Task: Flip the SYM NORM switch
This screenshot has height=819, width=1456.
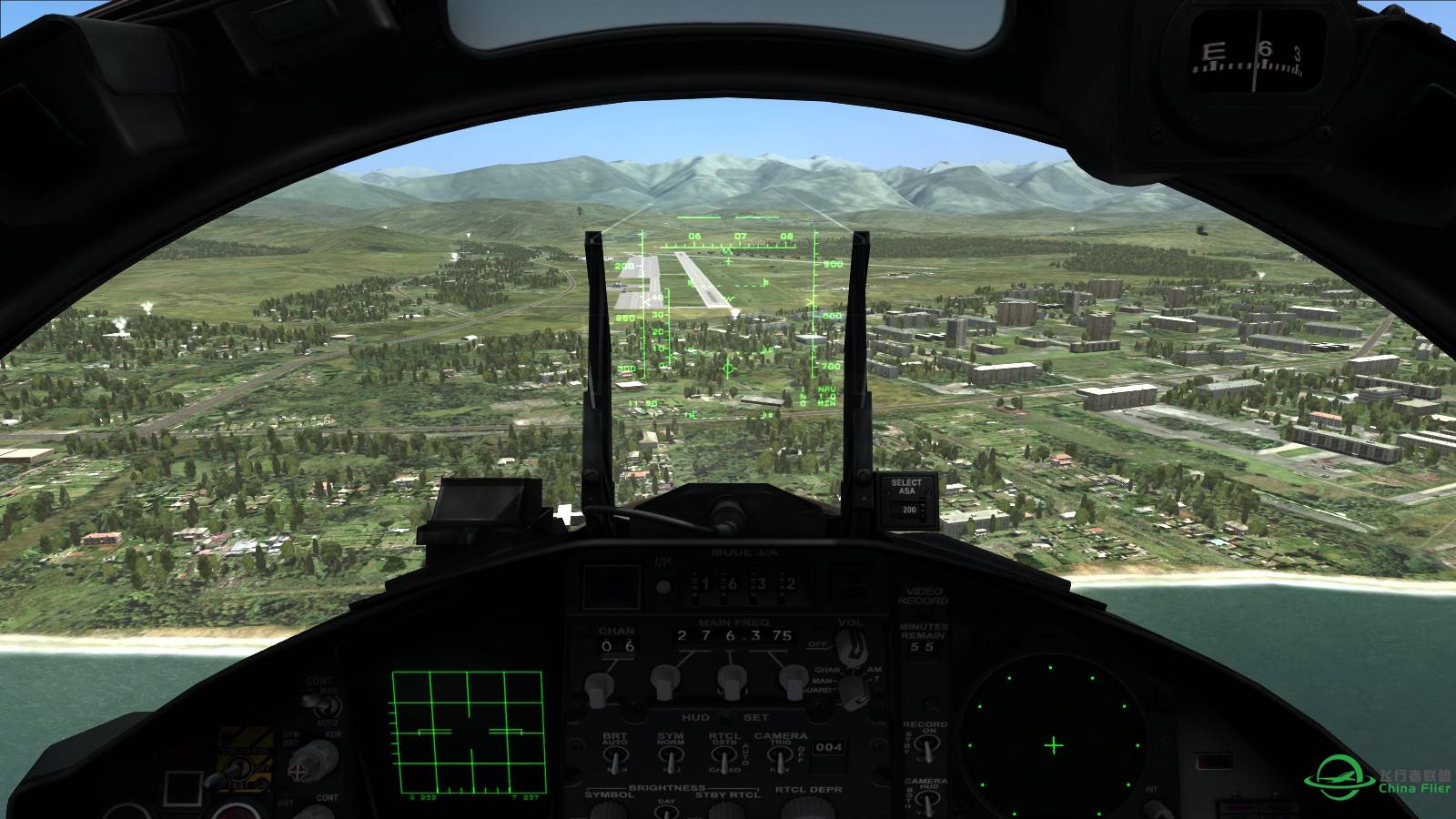Action: pyautogui.click(x=671, y=755)
